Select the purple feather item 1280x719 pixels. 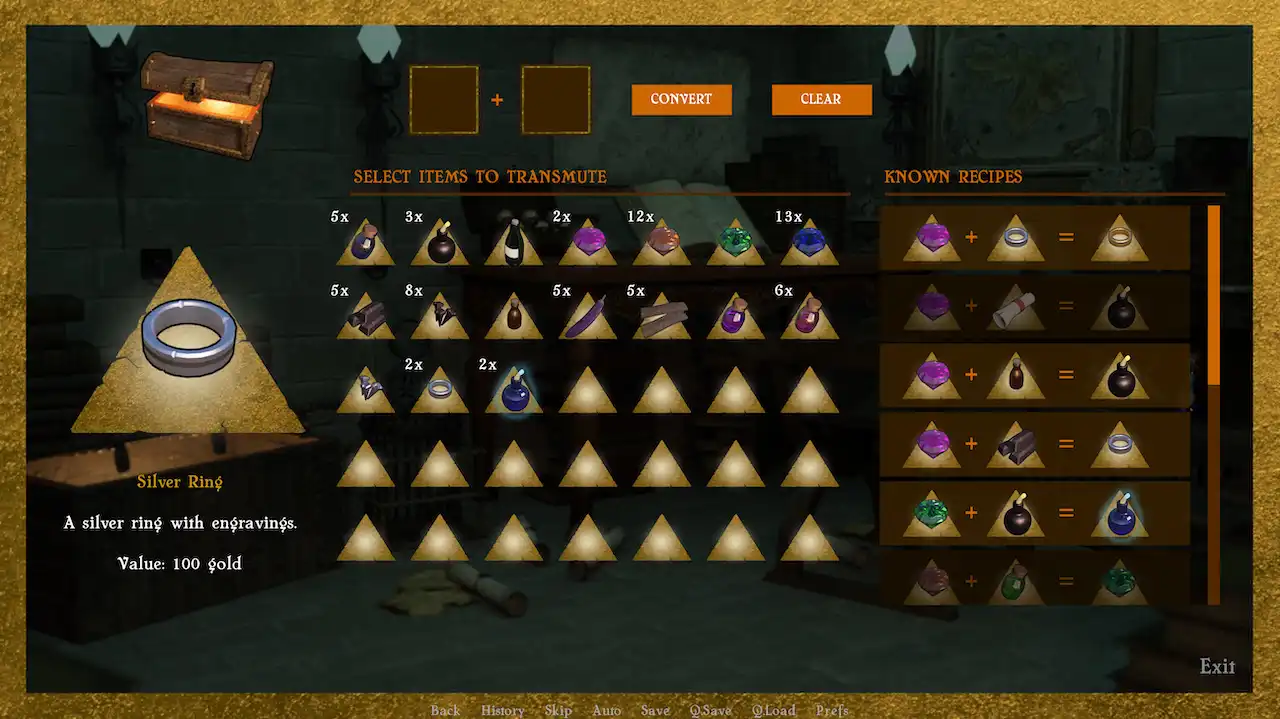pyautogui.click(x=587, y=318)
